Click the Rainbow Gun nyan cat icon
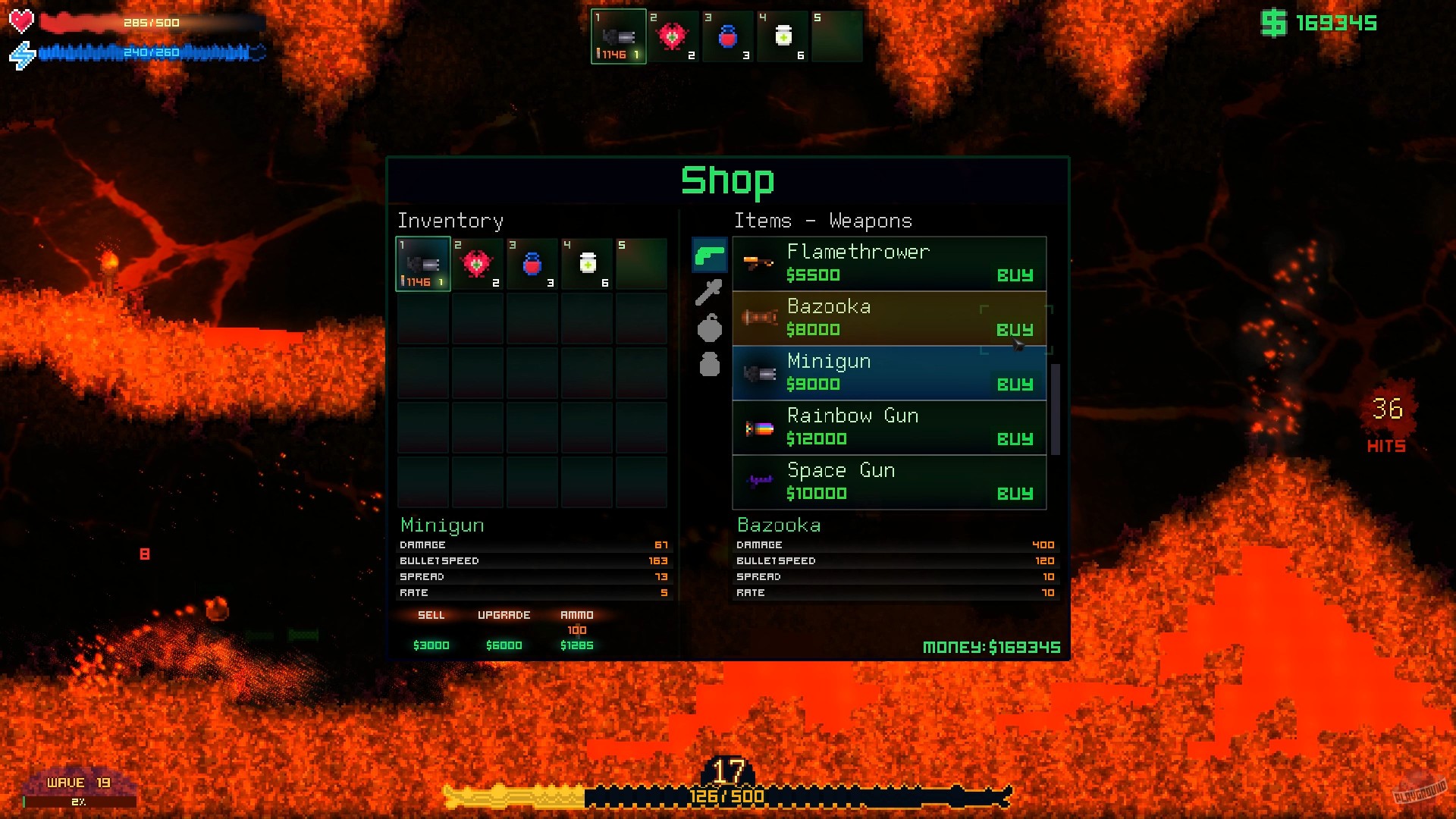This screenshot has height=819, width=1456. 758,428
